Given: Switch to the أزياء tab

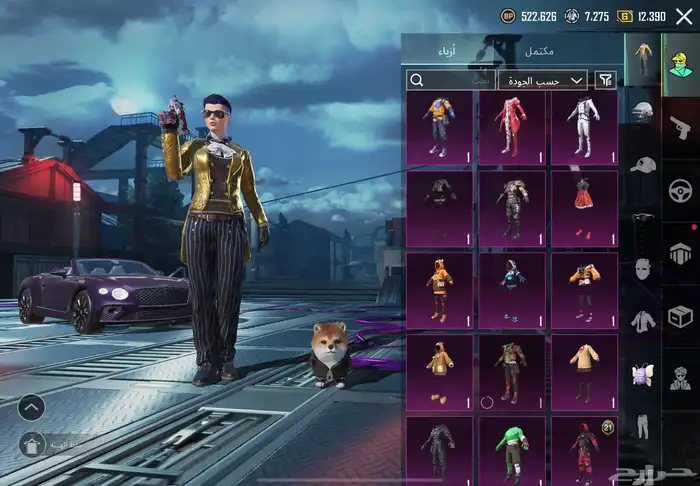Looking at the screenshot, I should point(445,50).
